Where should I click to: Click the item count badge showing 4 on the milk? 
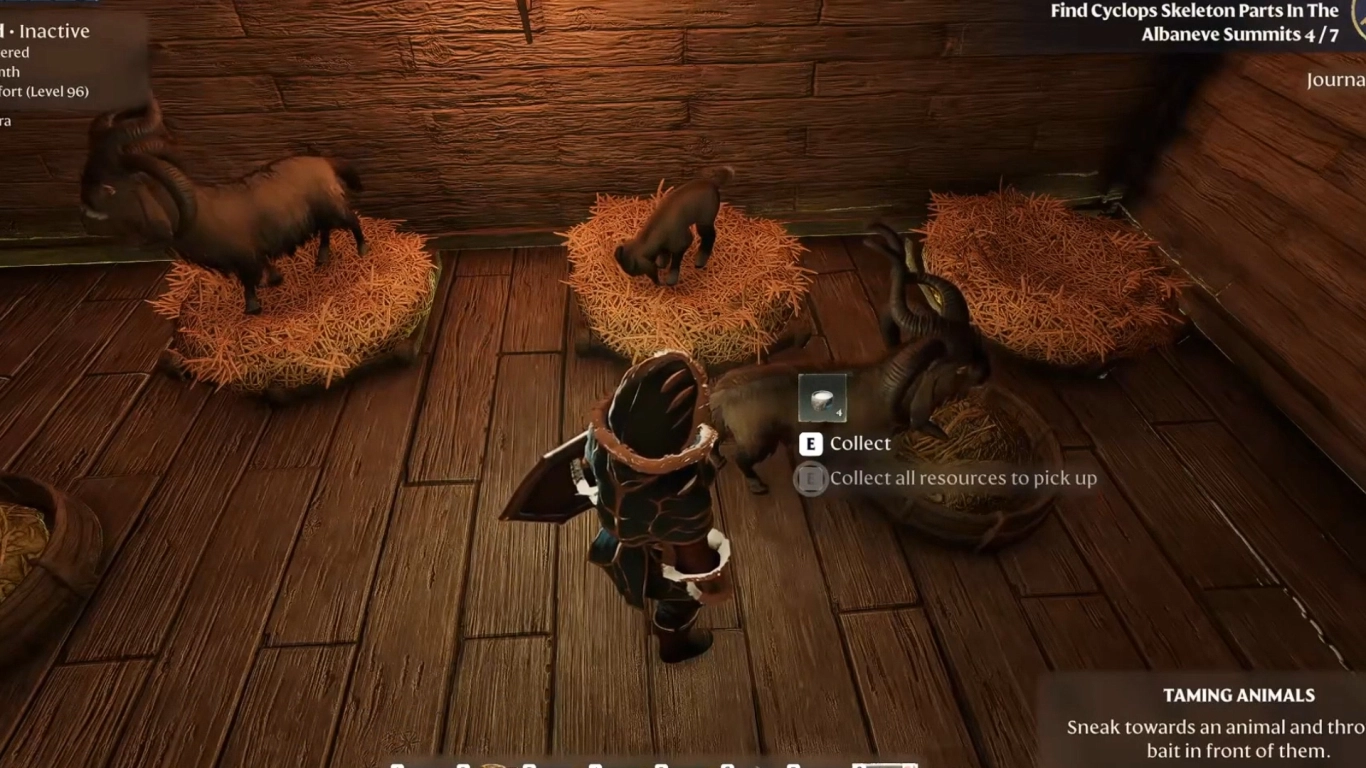pos(837,412)
